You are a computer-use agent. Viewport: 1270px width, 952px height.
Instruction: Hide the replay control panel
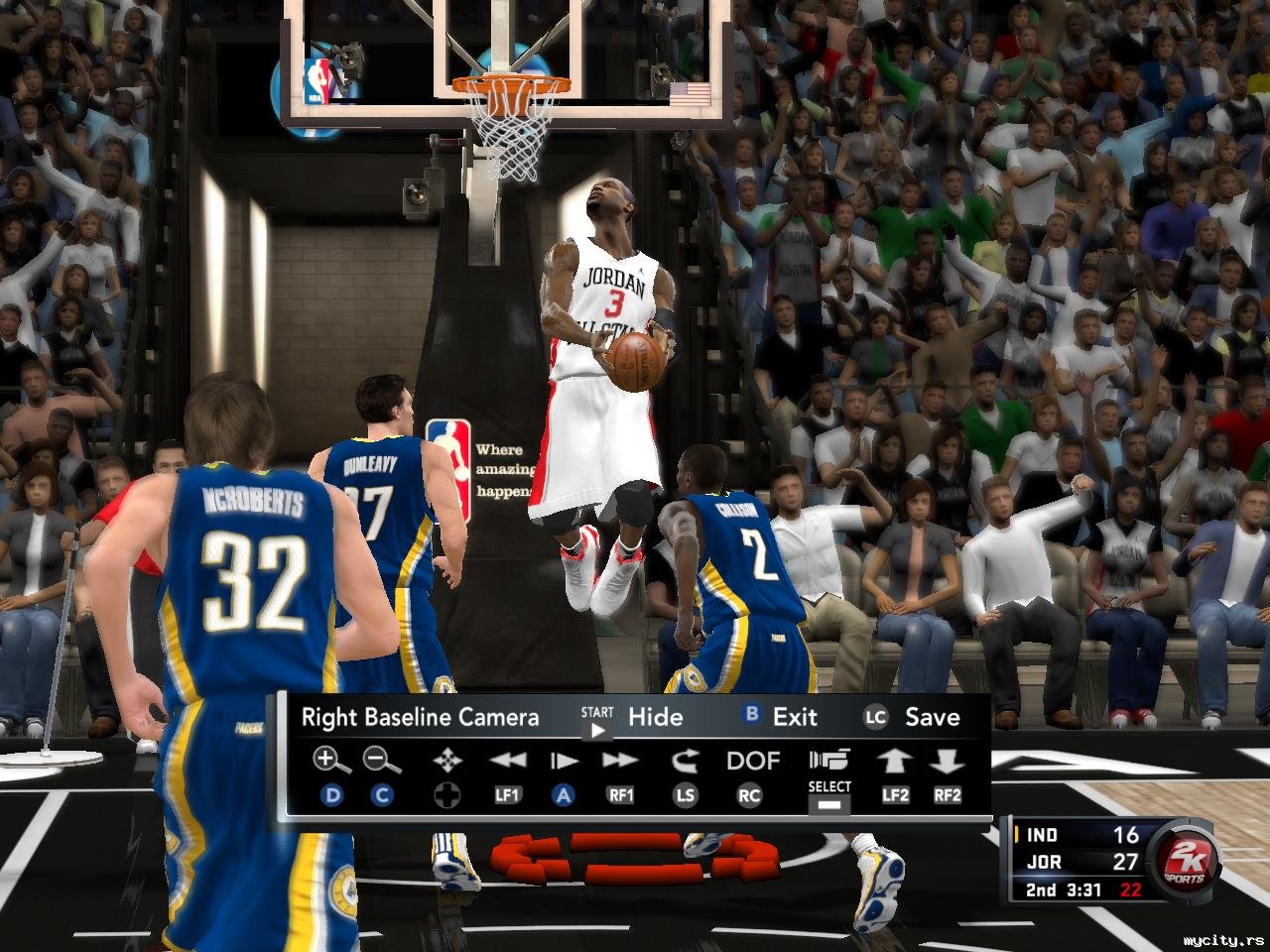tap(655, 717)
